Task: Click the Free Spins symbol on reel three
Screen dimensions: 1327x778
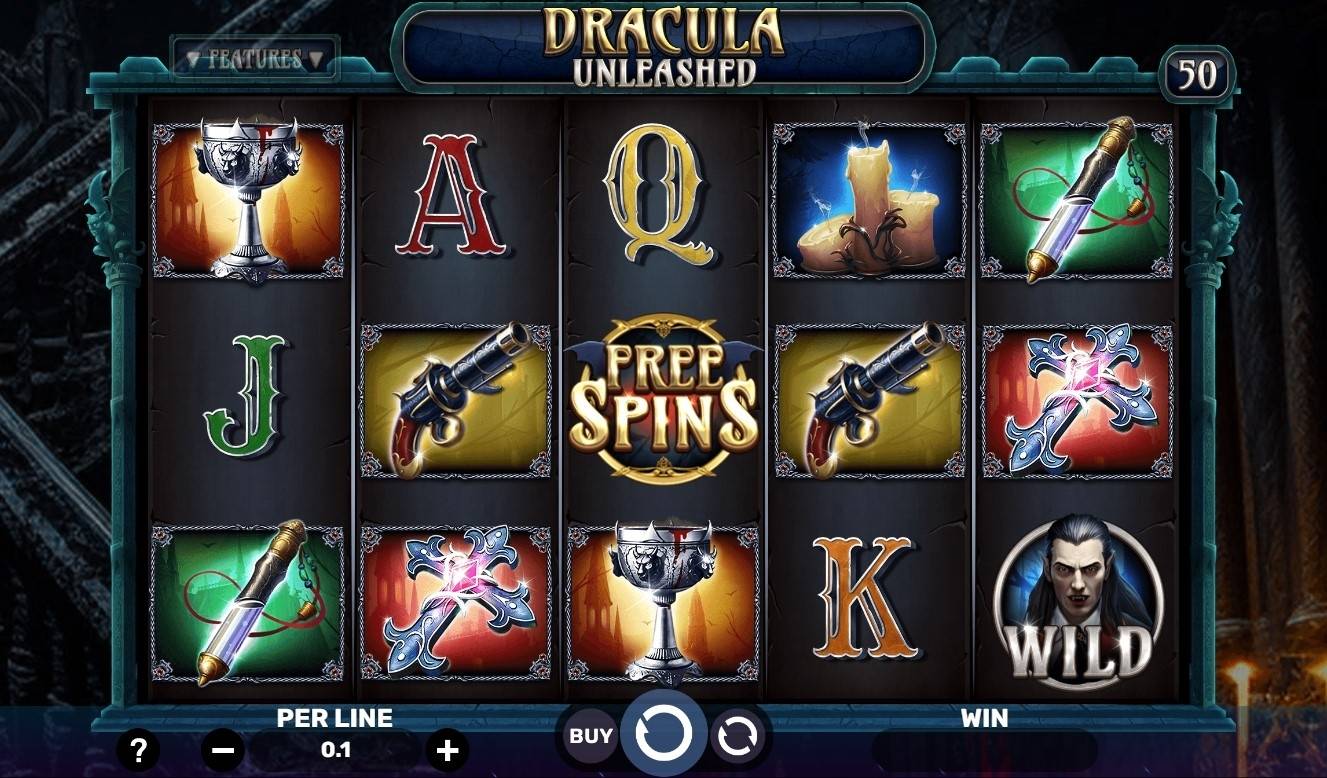Action: [665, 398]
